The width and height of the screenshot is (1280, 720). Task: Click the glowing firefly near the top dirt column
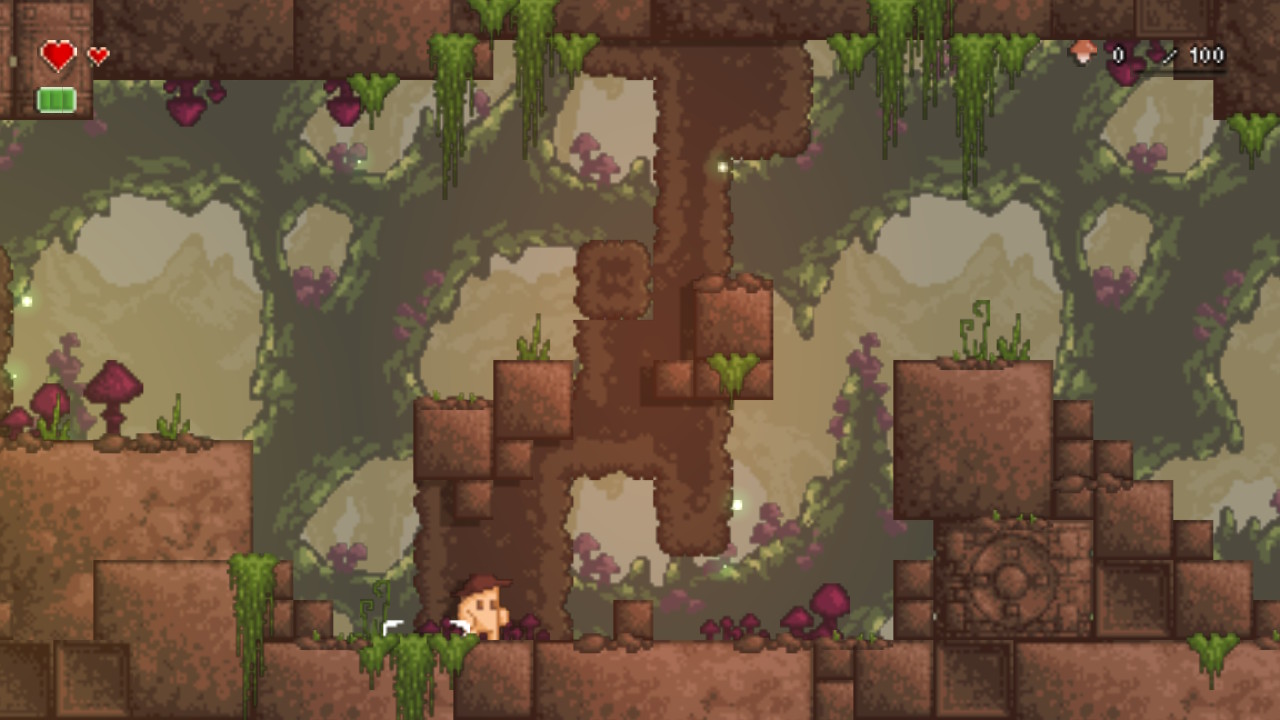[x=722, y=168]
